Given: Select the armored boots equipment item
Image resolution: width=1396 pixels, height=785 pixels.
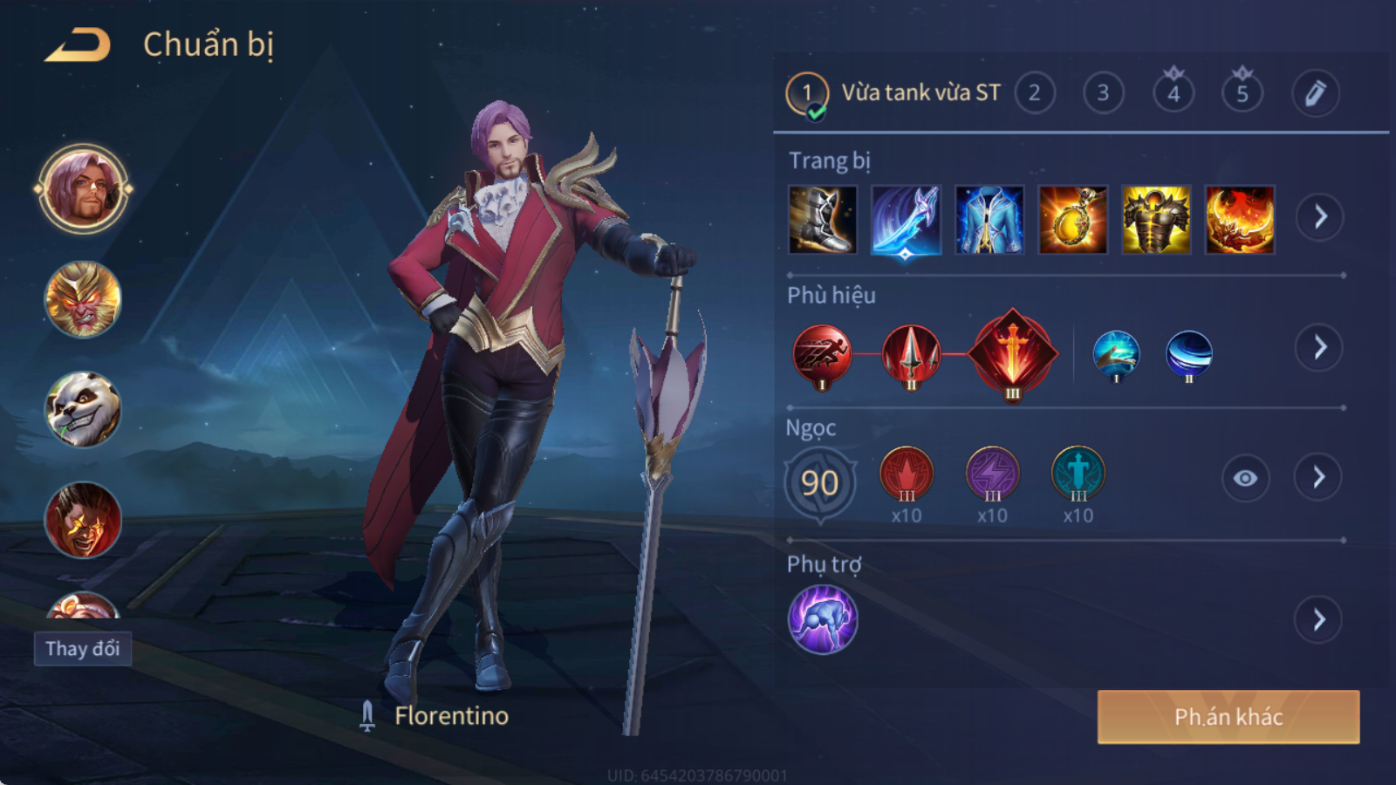Looking at the screenshot, I should click(x=822, y=219).
